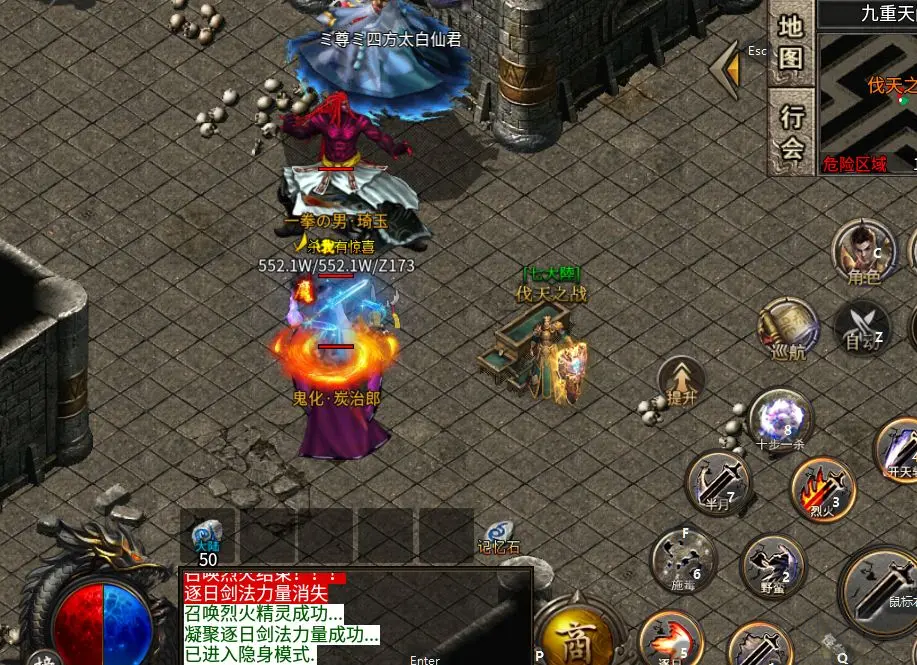Use the 记忆石 memory stone item
The width and height of the screenshot is (917, 665).
[x=497, y=538]
